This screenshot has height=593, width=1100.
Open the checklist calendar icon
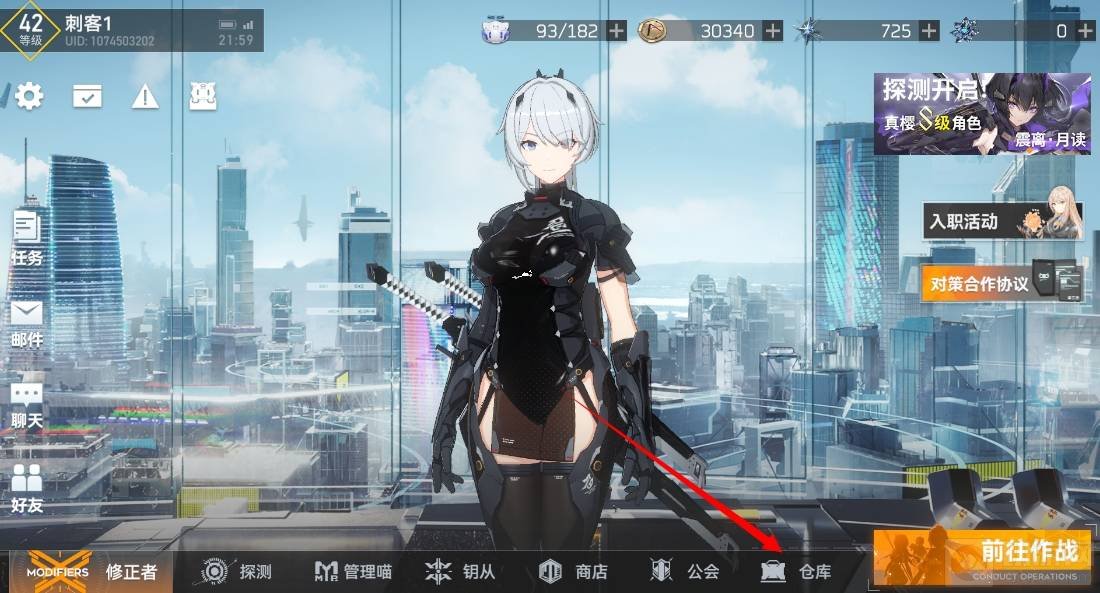click(87, 96)
